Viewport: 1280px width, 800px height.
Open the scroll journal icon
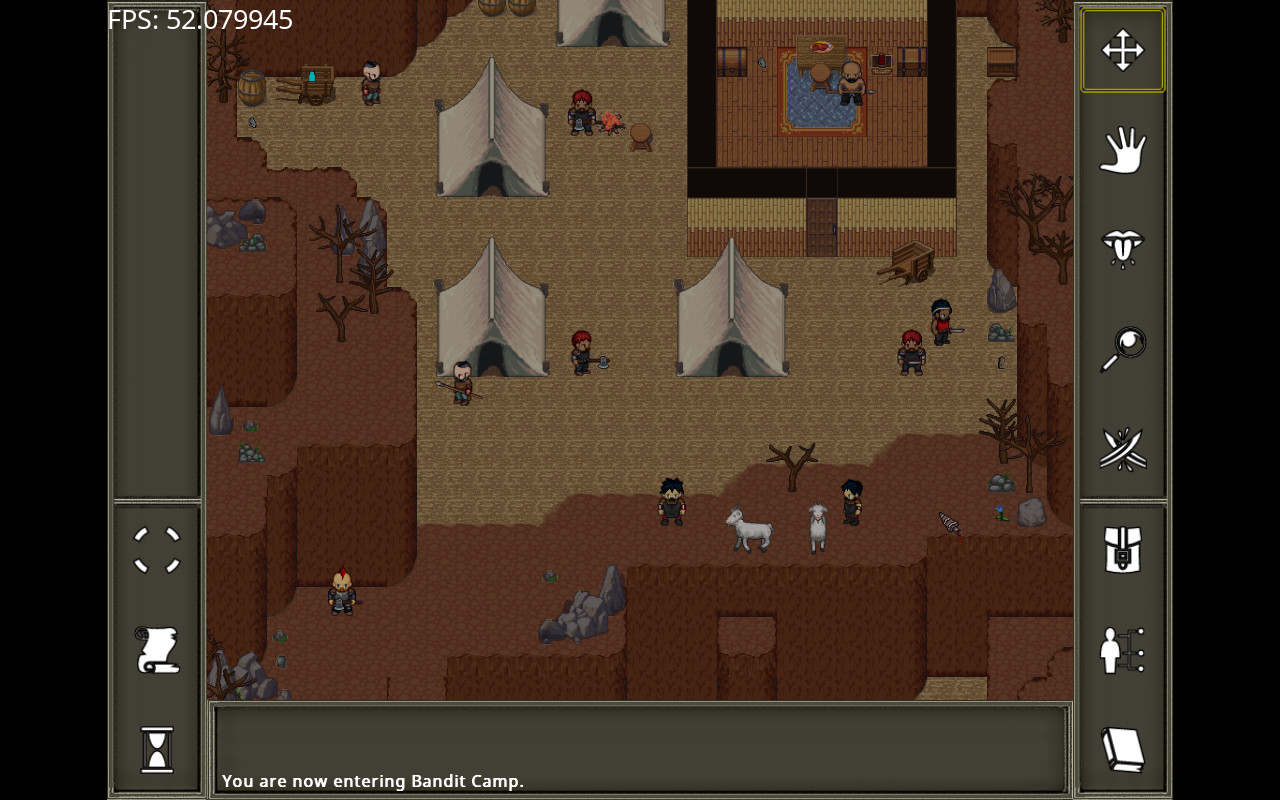pos(156,650)
